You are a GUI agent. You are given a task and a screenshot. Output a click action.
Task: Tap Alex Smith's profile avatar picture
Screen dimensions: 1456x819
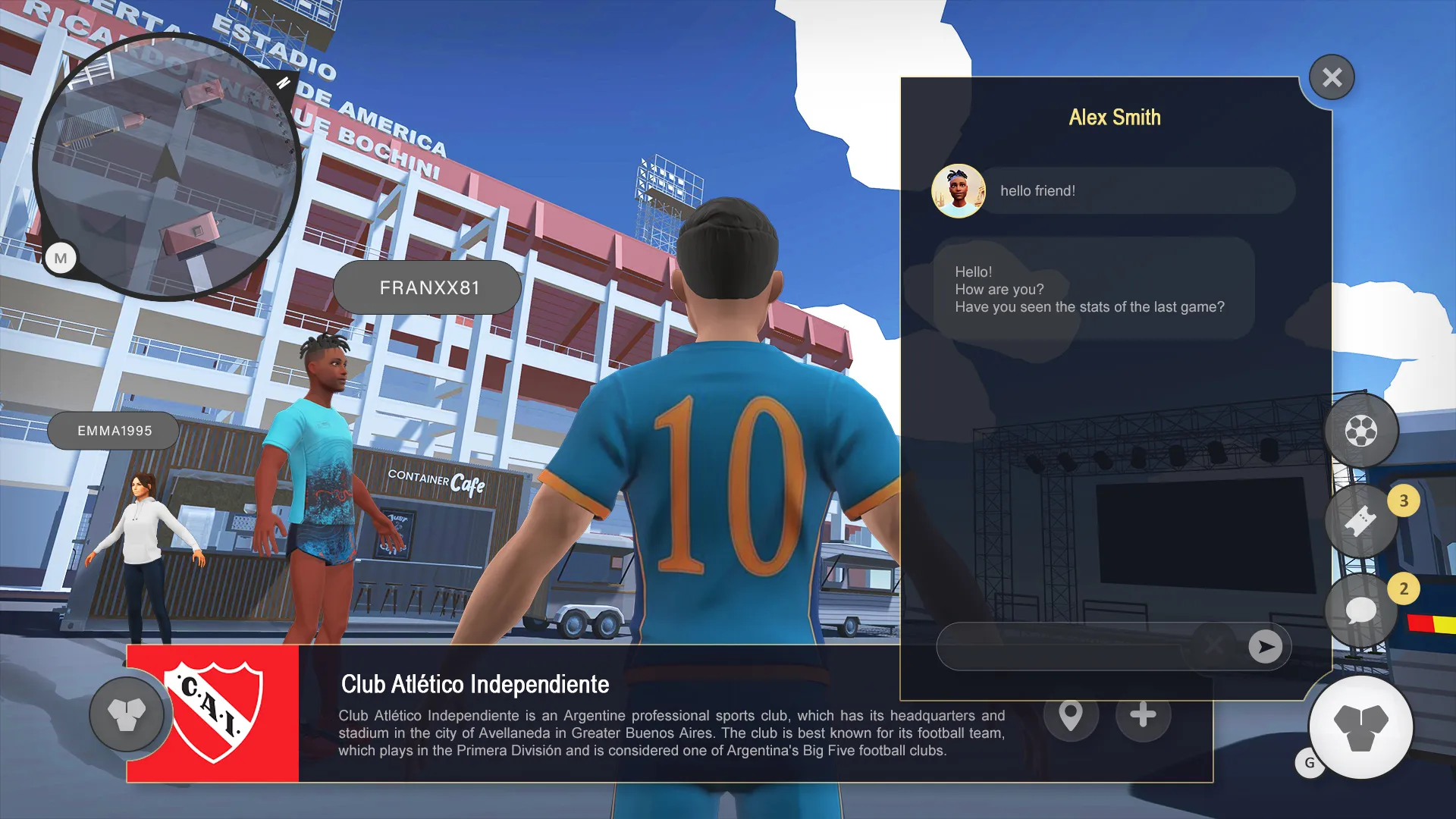pyautogui.click(x=958, y=190)
